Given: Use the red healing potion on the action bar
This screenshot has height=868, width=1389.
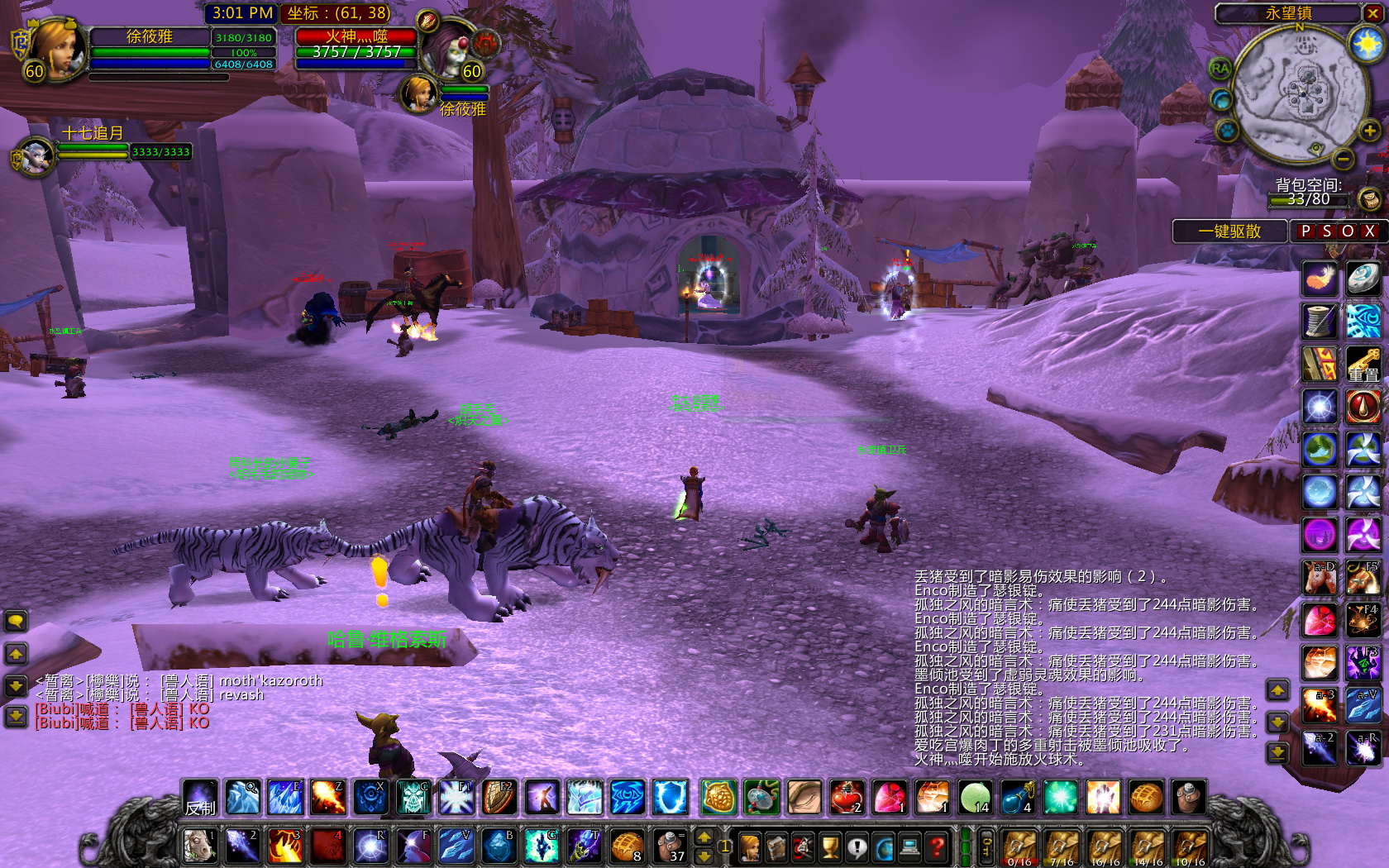Looking at the screenshot, I should click(x=846, y=795).
